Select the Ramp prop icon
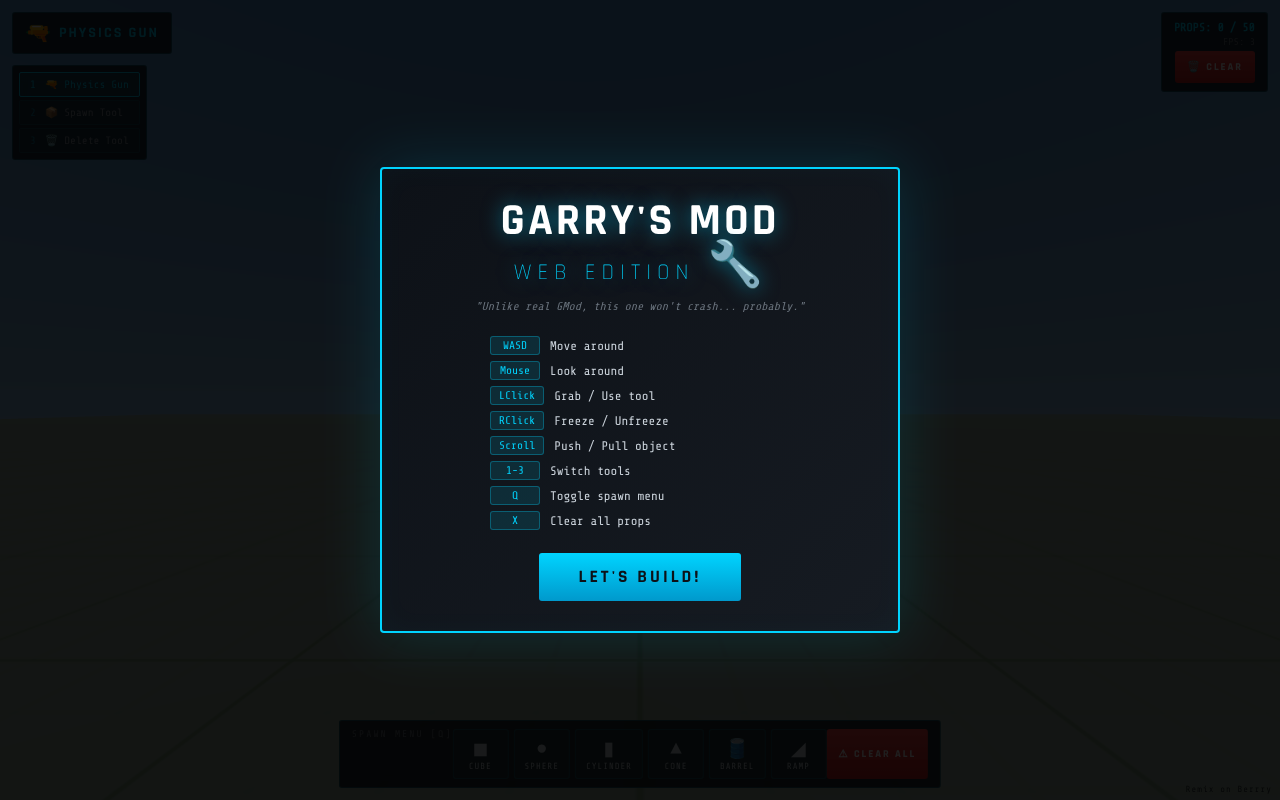Viewport: 1280px width, 800px height. 799,753
